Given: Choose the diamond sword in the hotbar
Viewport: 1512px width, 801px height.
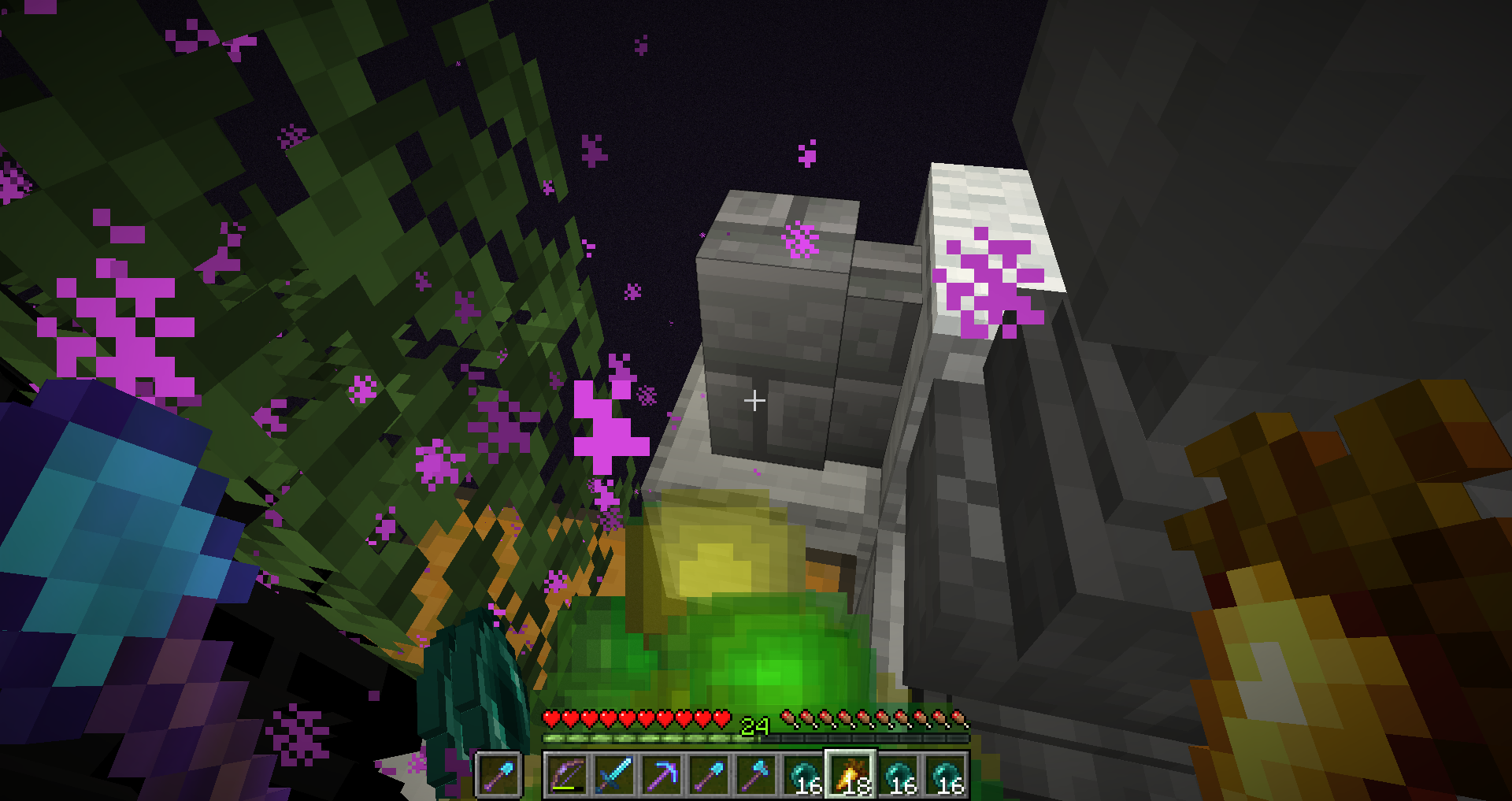Looking at the screenshot, I should [614, 775].
